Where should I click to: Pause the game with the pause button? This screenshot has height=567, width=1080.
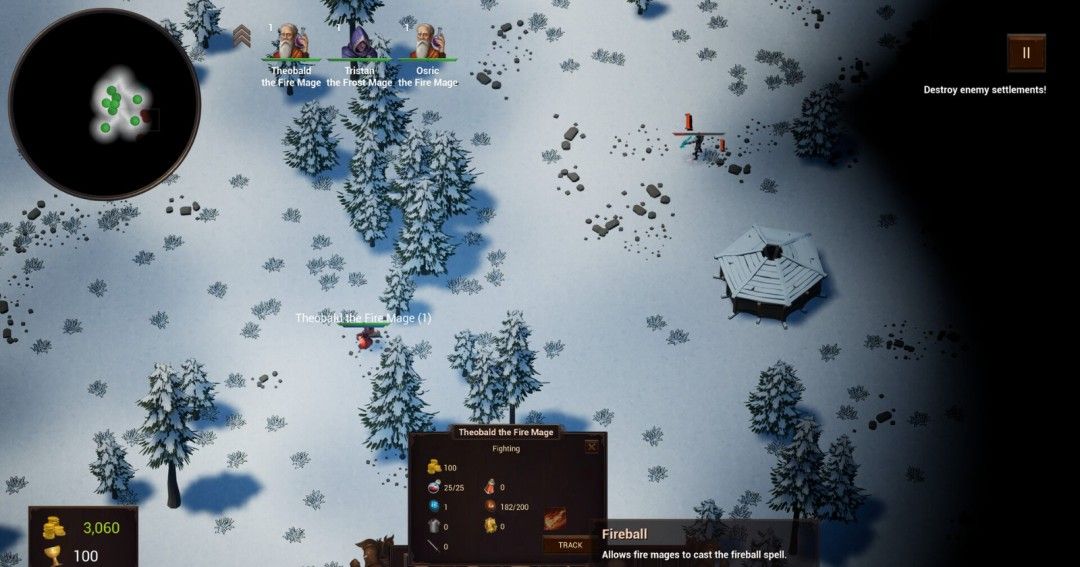click(1026, 53)
